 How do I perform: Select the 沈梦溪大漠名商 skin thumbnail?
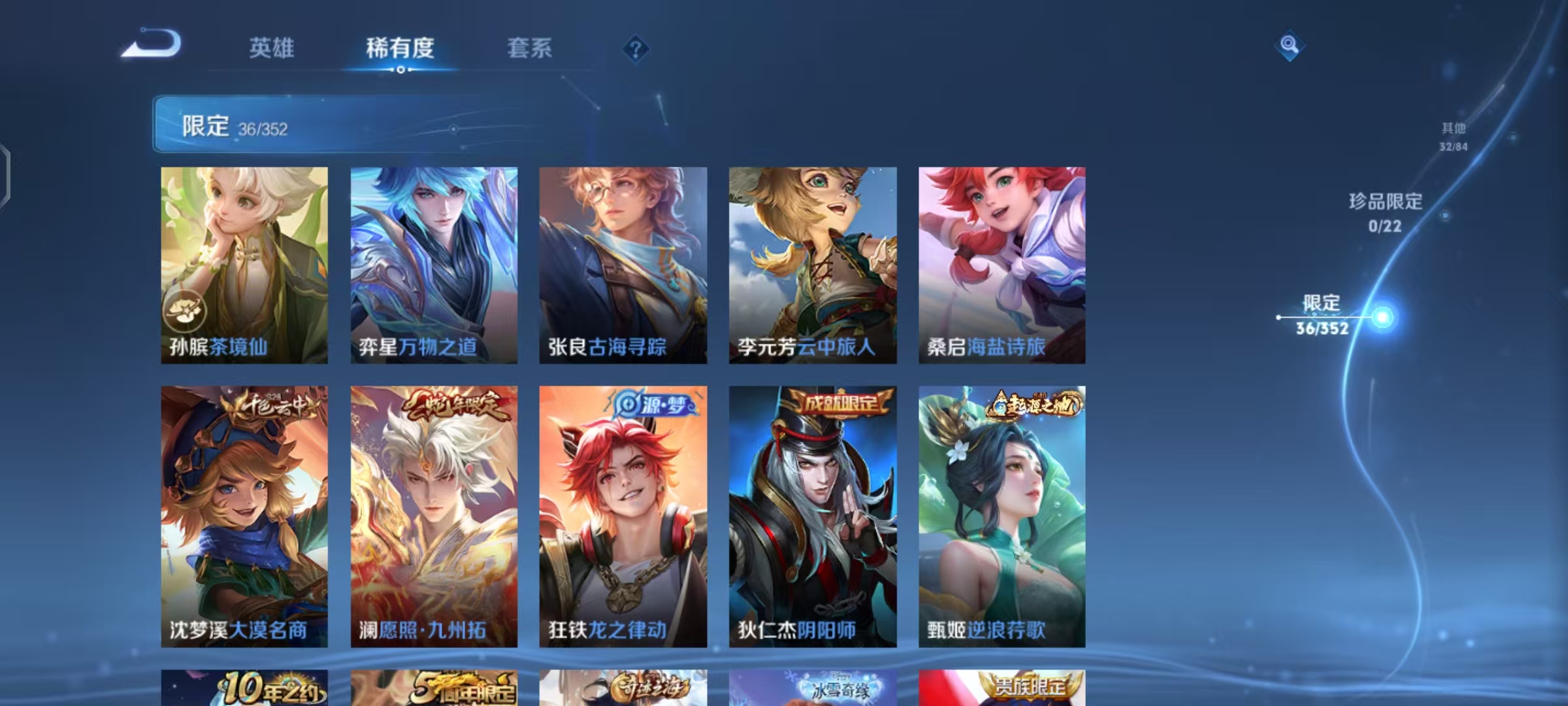(243, 516)
